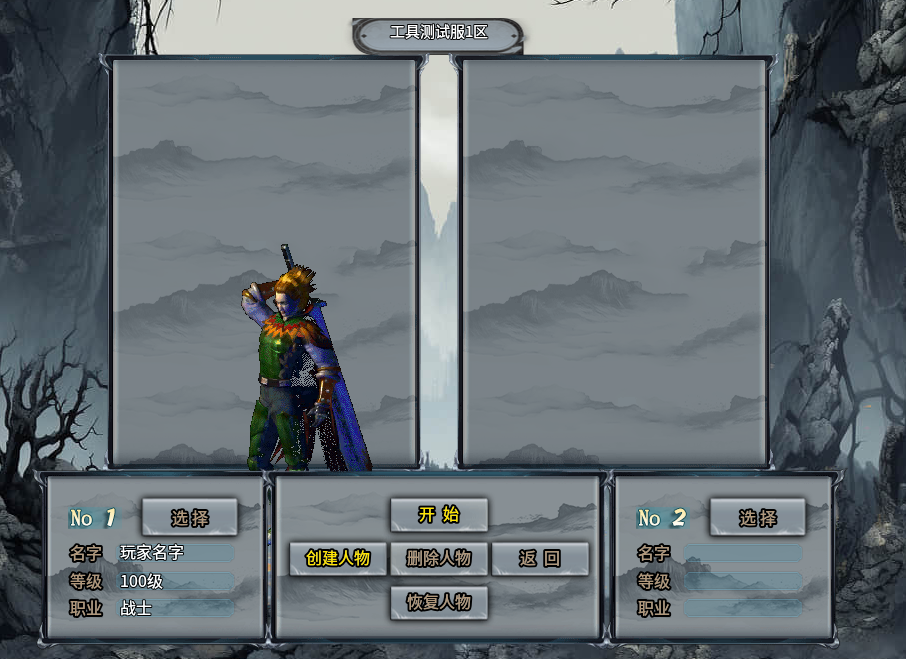Choose 创建人物 to create a character
Screen dimensions: 906x659
tap(338, 558)
